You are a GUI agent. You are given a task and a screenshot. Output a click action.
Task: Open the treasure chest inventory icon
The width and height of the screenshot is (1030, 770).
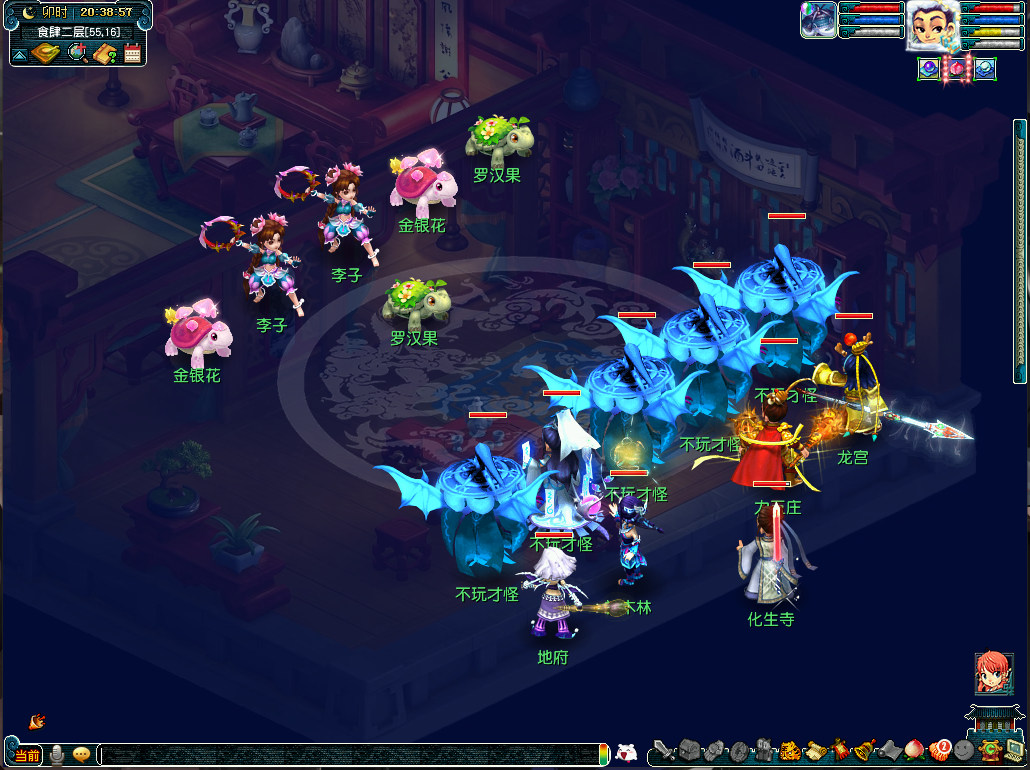tap(689, 750)
